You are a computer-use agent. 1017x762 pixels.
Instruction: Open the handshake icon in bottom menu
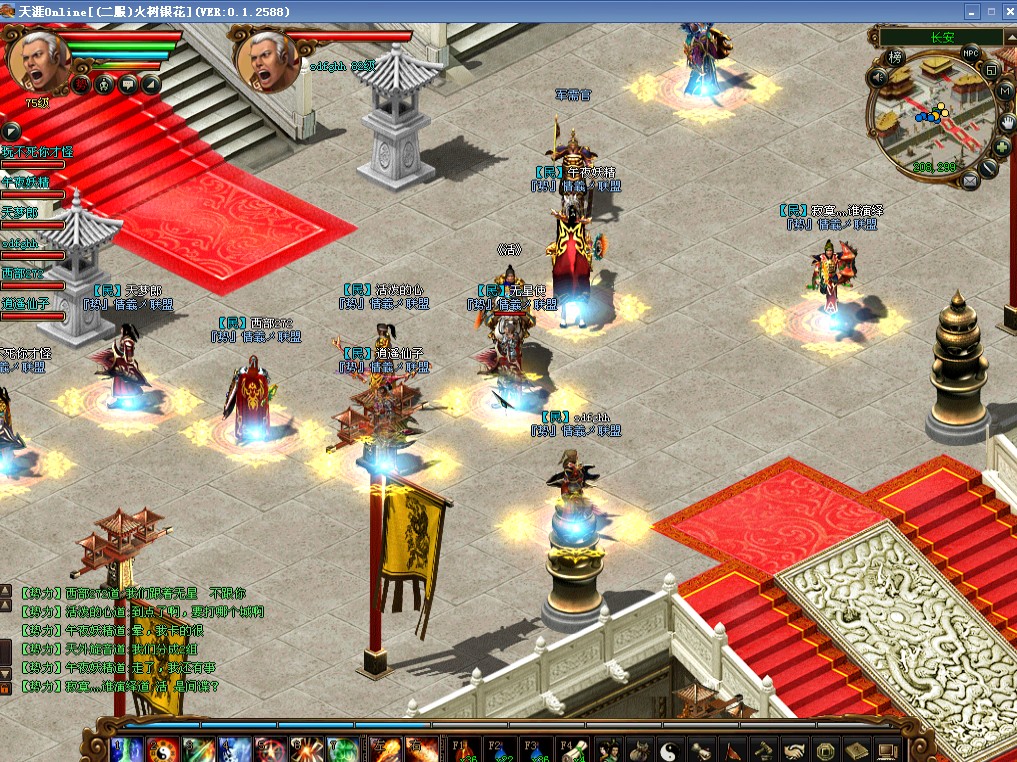pos(795,749)
